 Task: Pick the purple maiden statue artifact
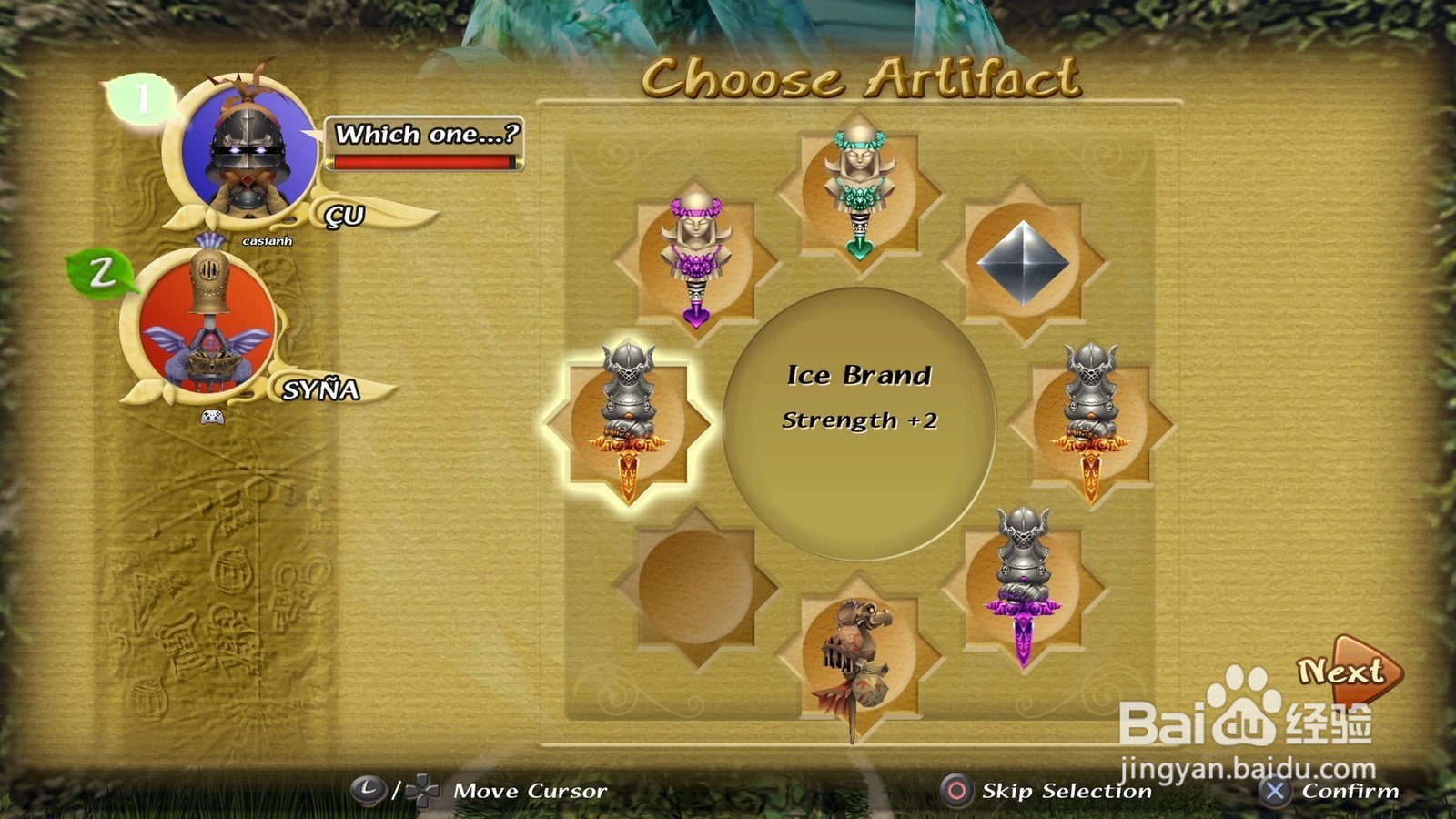(696, 259)
